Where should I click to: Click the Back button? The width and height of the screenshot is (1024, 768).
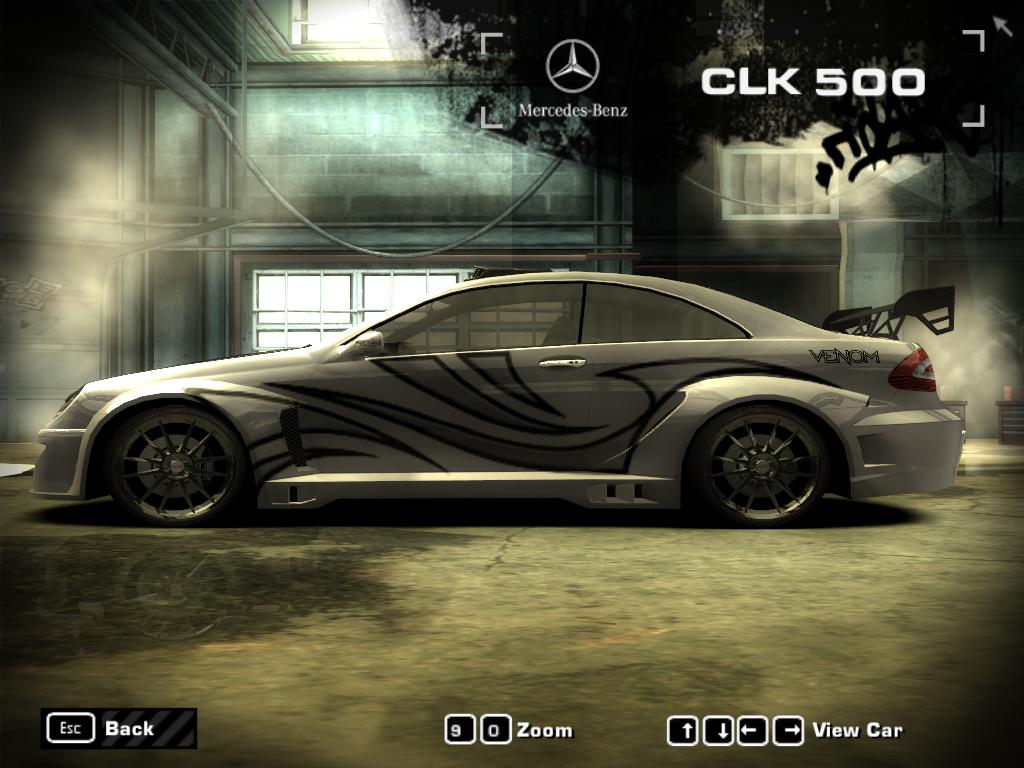(118, 728)
